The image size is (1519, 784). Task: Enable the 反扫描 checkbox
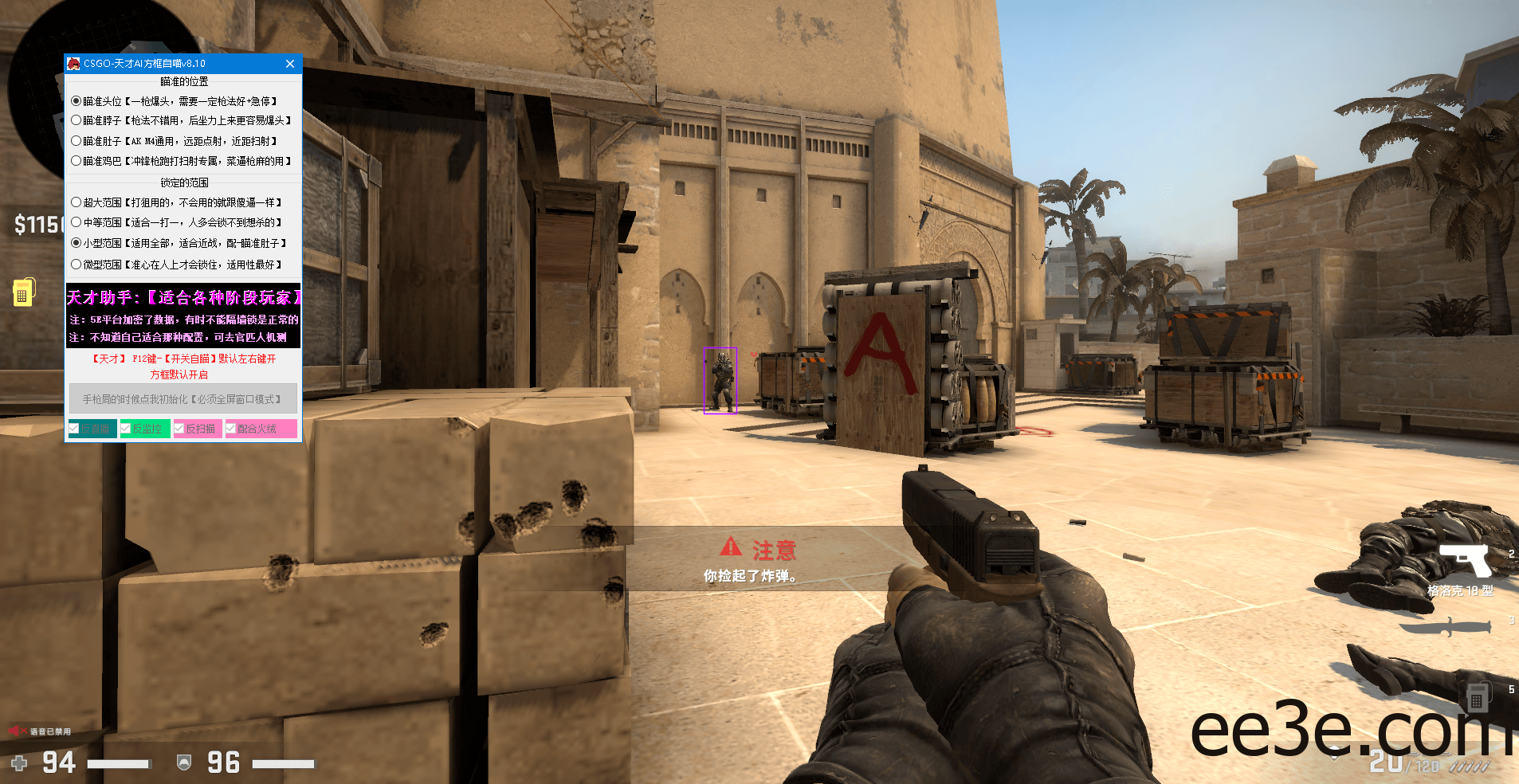point(181,428)
